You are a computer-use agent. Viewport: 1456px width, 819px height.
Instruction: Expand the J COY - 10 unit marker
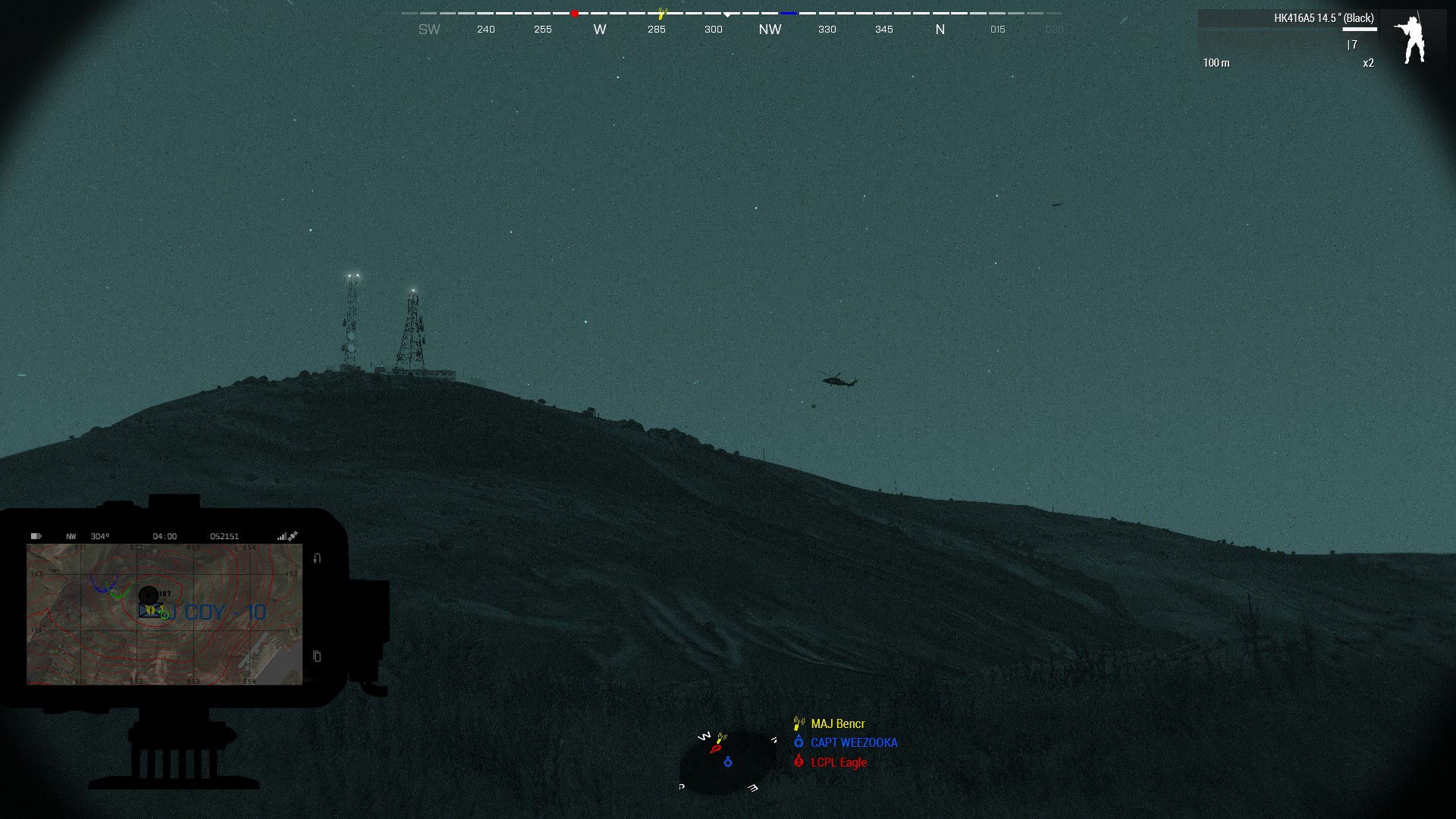point(150,610)
